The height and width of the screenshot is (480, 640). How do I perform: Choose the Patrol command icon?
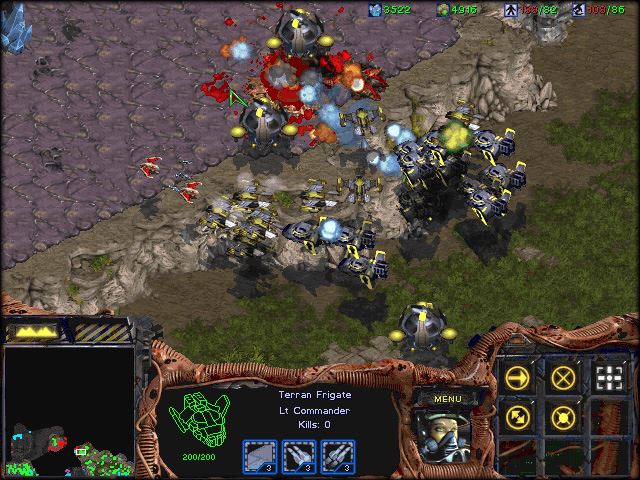click(x=519, y=416)
